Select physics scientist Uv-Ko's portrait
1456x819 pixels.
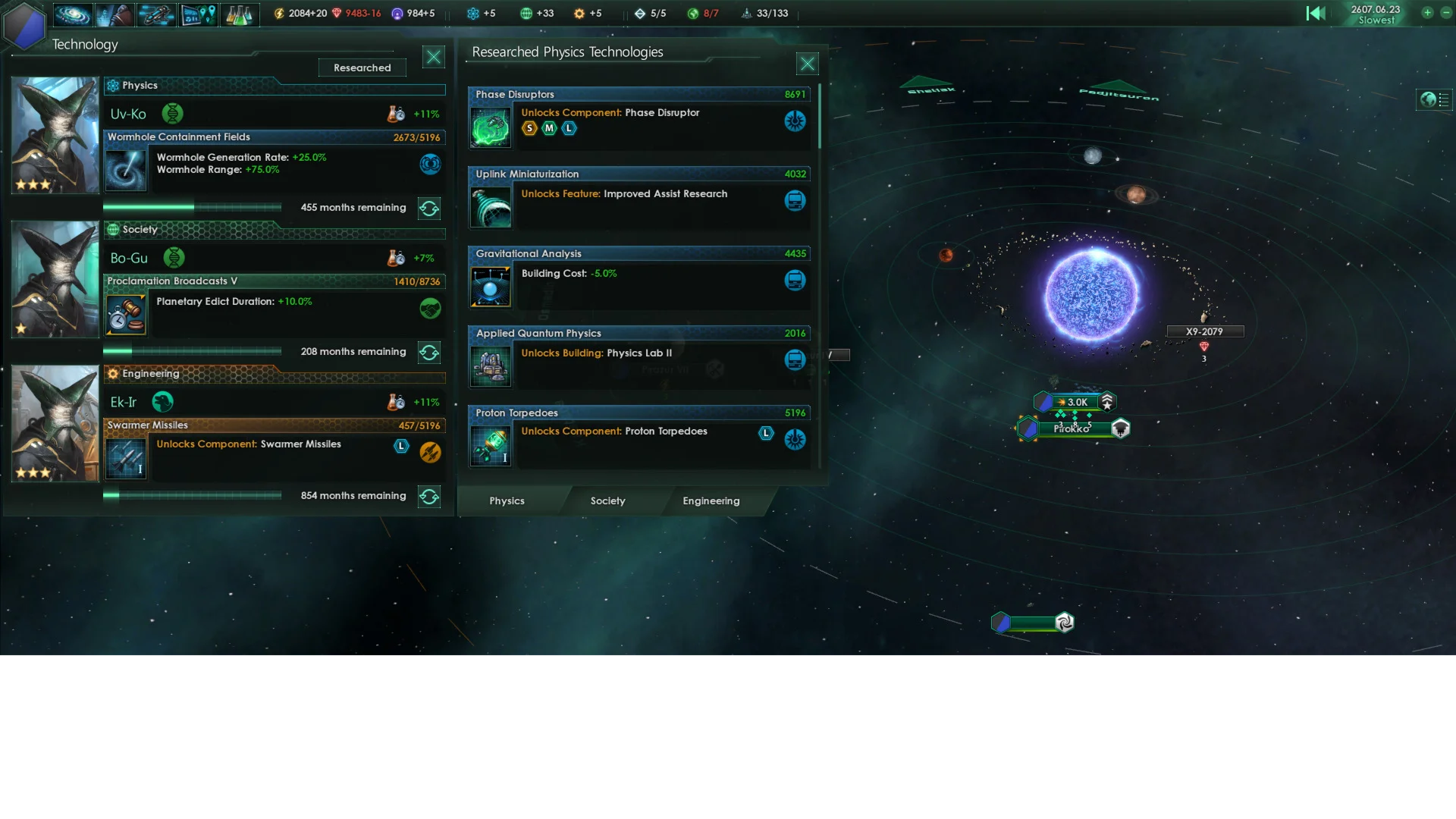[x=55, y=135]
